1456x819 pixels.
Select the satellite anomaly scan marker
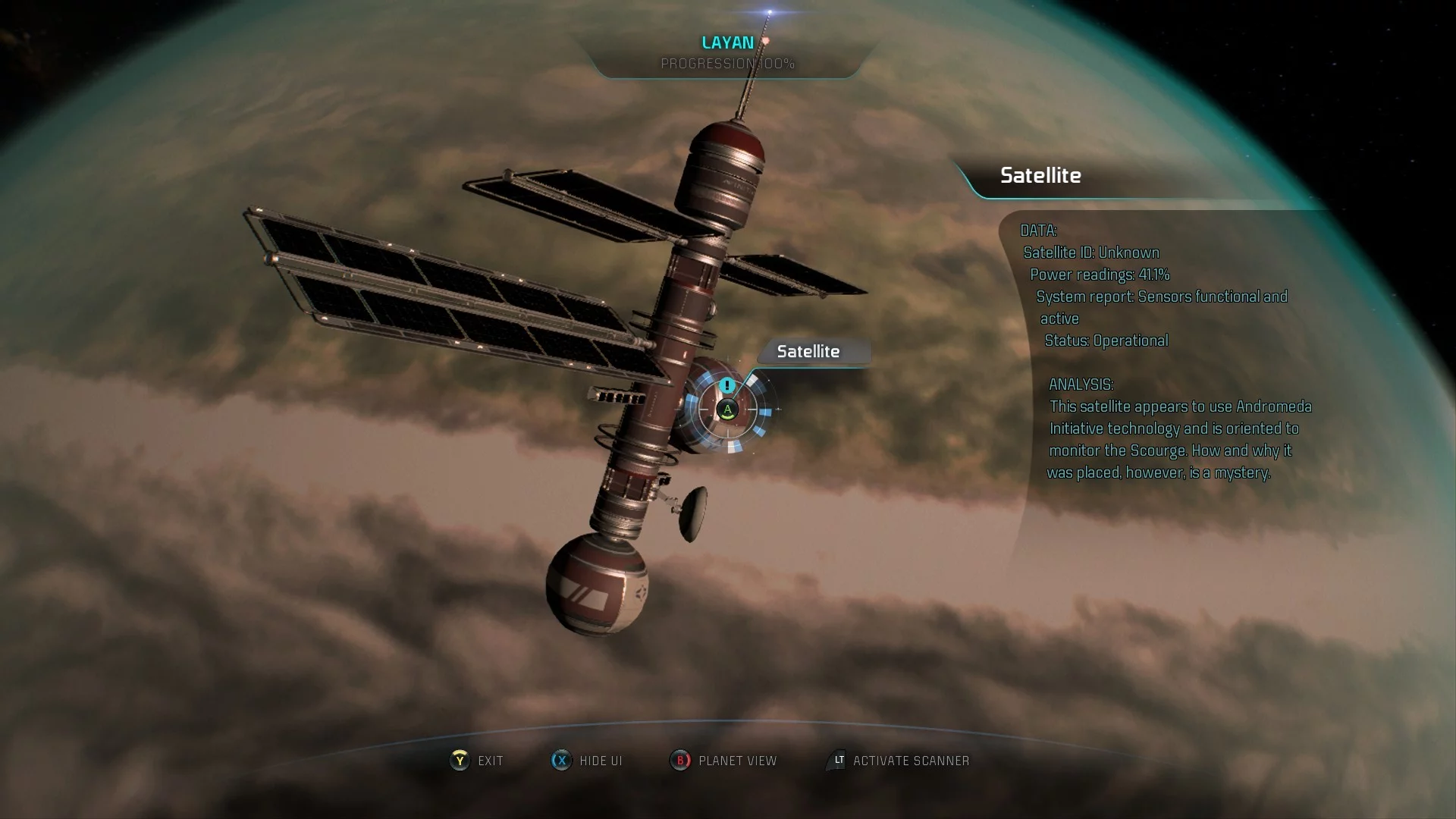(x=727, y=409)
